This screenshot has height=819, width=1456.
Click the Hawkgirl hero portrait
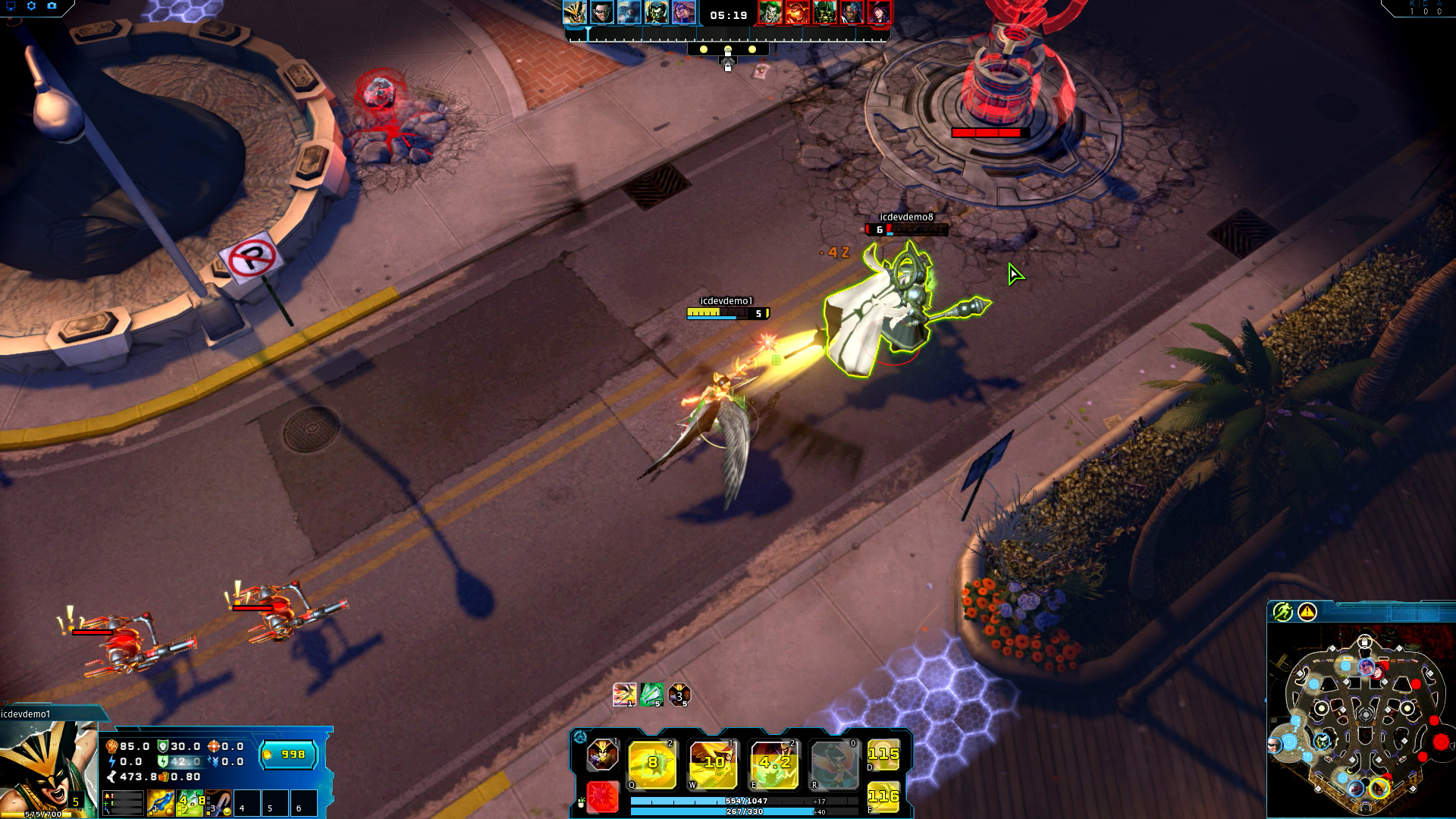point(47,767)
